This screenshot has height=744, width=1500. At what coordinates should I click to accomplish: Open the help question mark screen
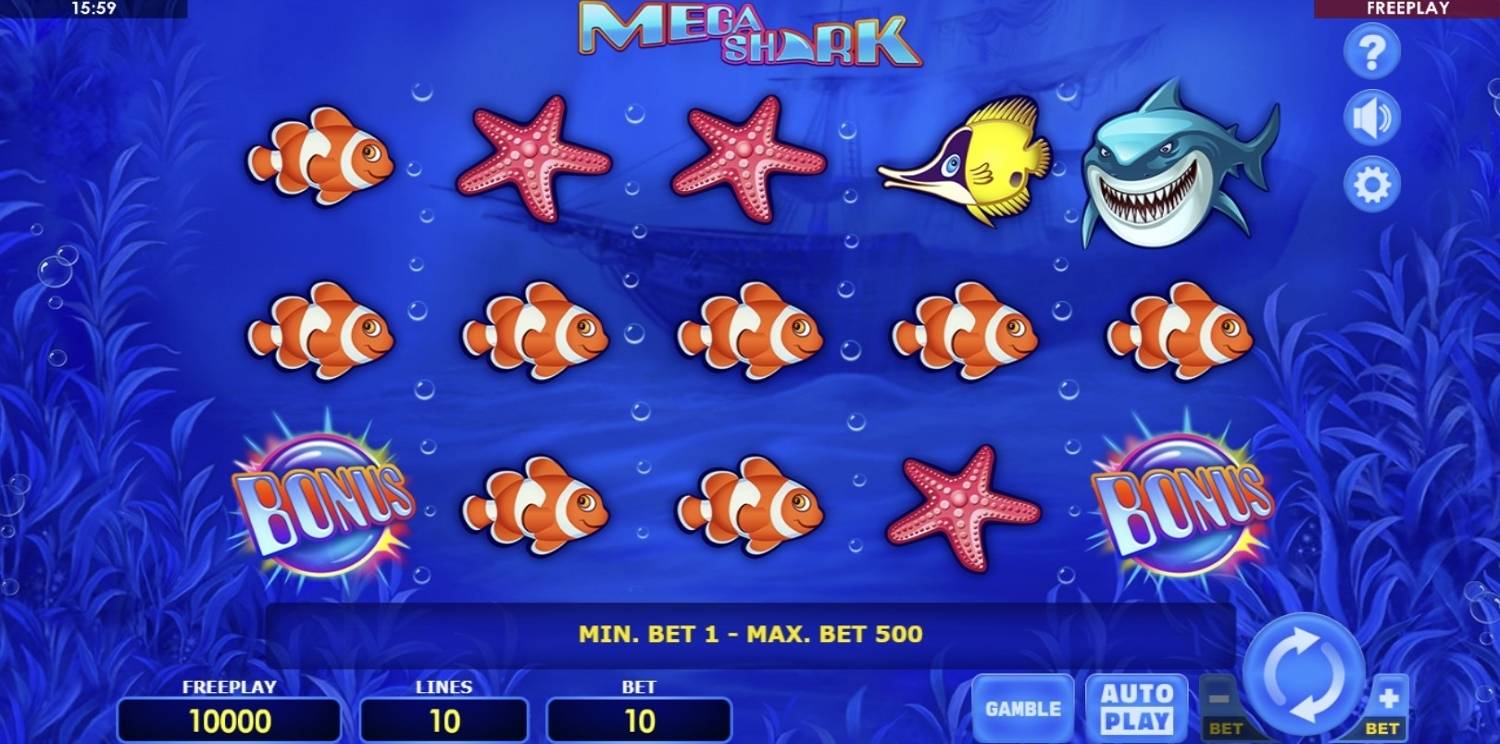[x=1371, y=51]
